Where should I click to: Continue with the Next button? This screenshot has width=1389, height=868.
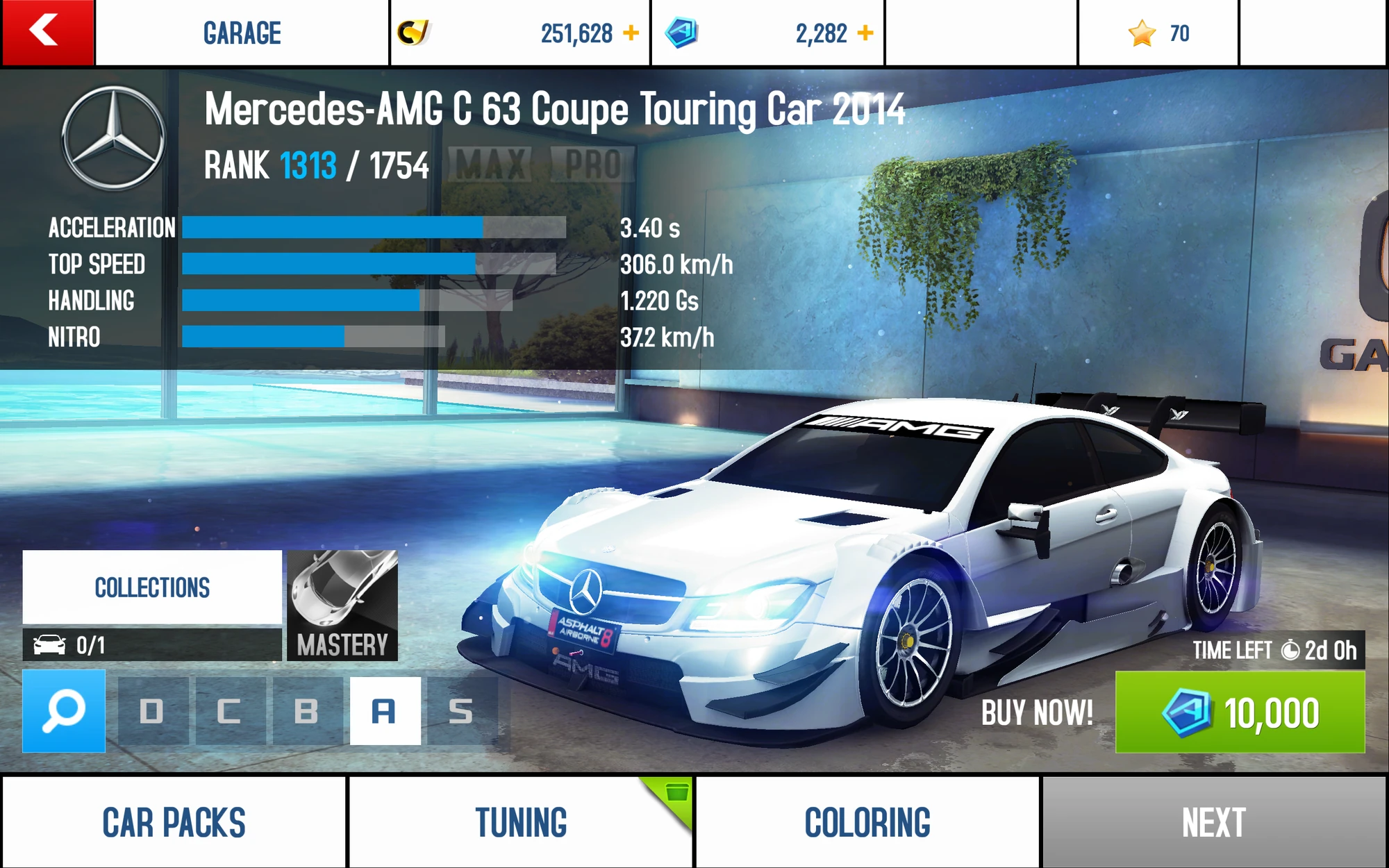1214,822
